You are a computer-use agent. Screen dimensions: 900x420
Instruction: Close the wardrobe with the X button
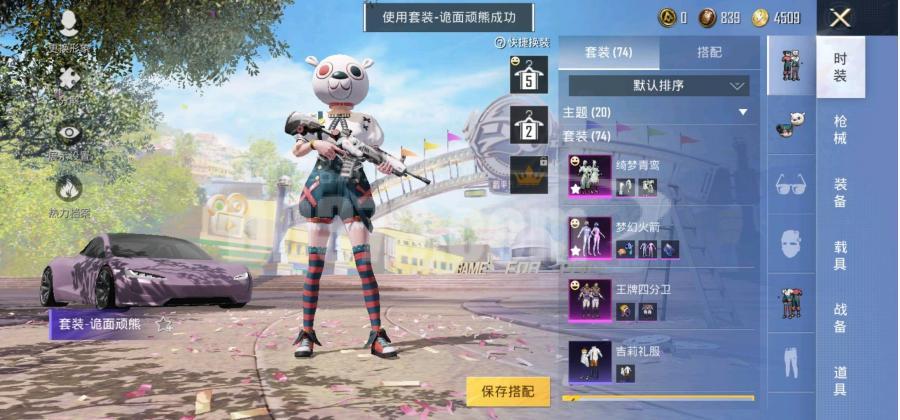[841, 17]
